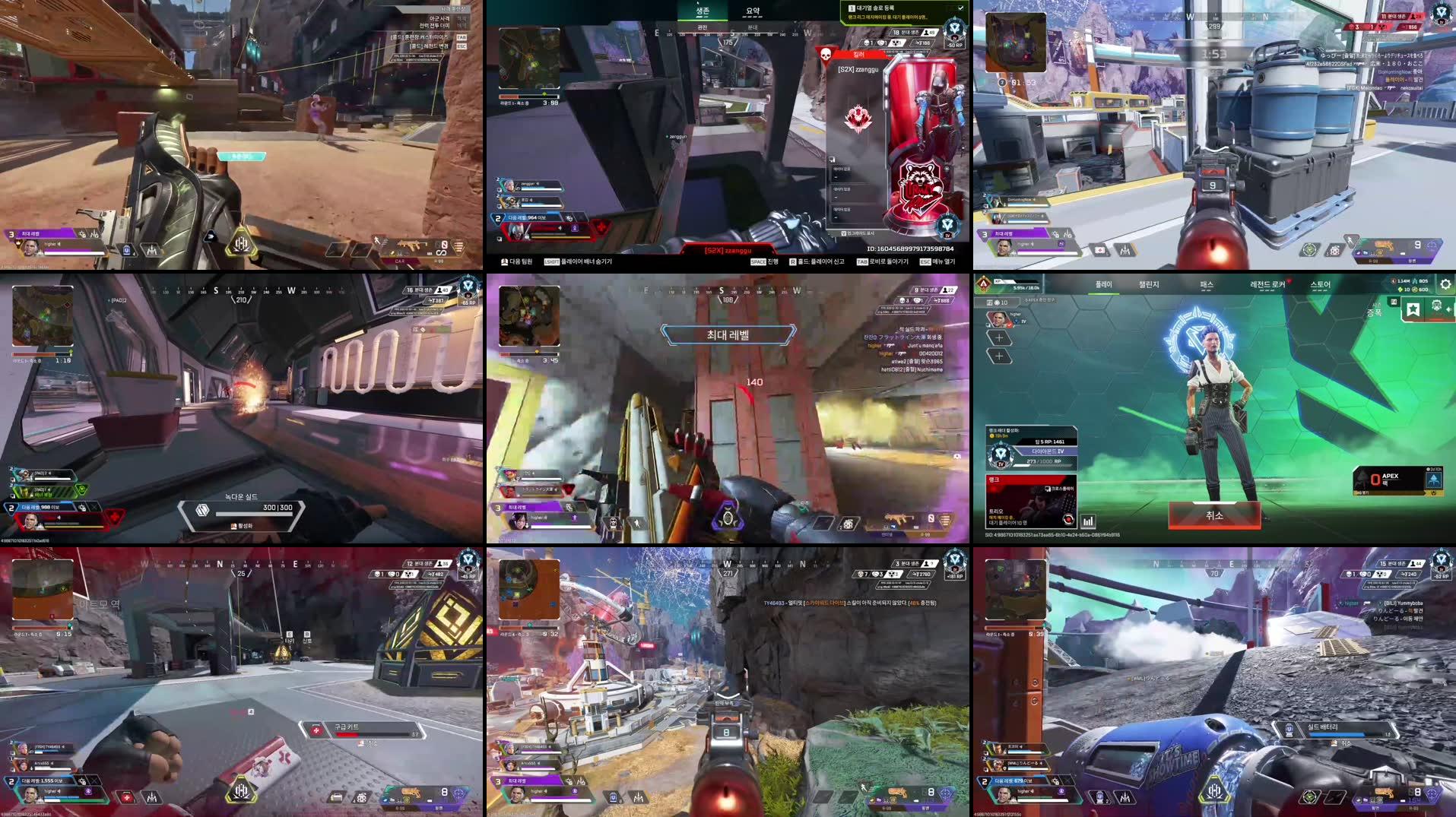The image size is (1456, 817).
Task: Select the Diamond IV rank badge icon
Action: 999,454
